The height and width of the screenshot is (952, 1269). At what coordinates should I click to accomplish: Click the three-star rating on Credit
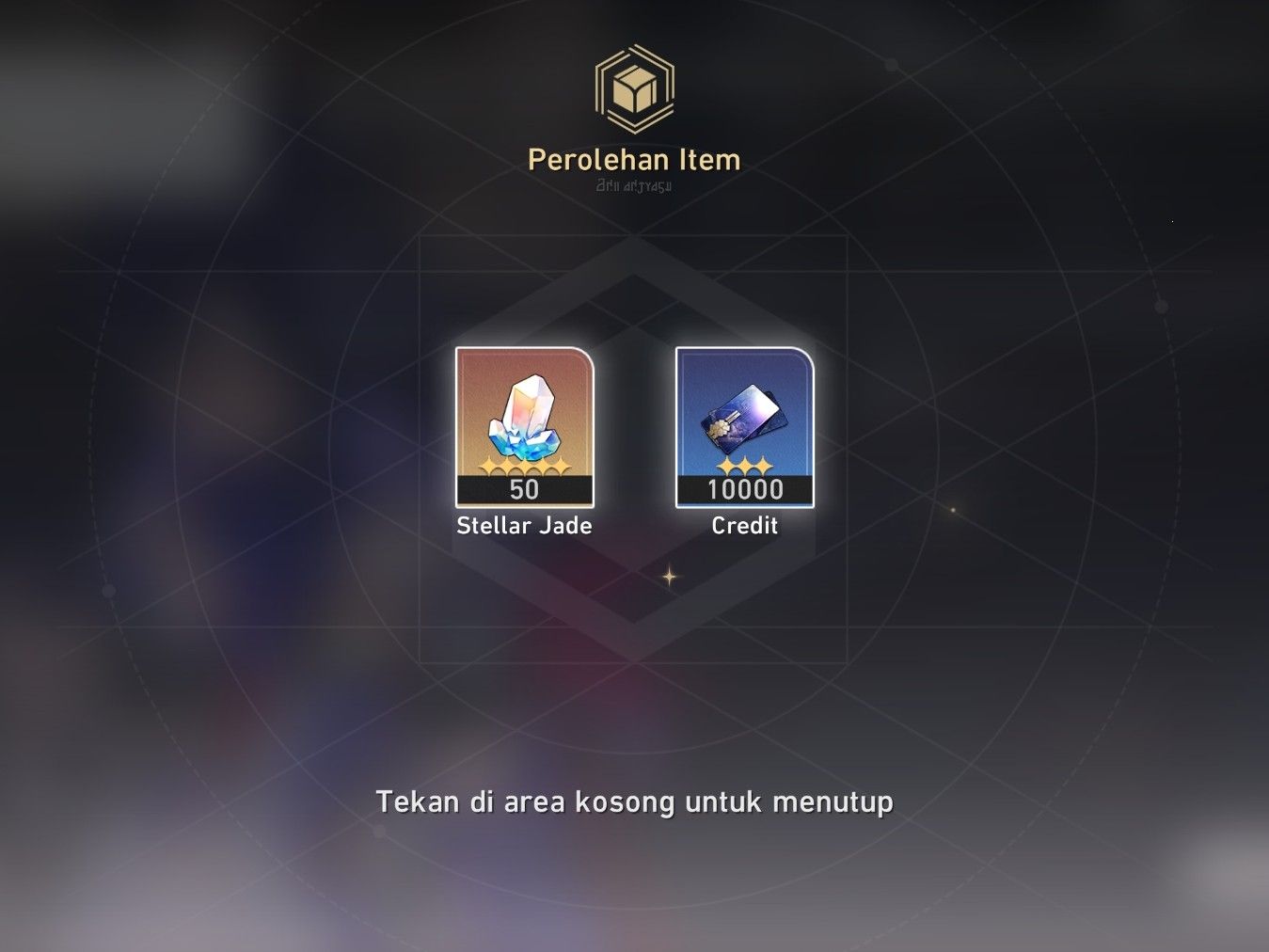tap(744, 466)
